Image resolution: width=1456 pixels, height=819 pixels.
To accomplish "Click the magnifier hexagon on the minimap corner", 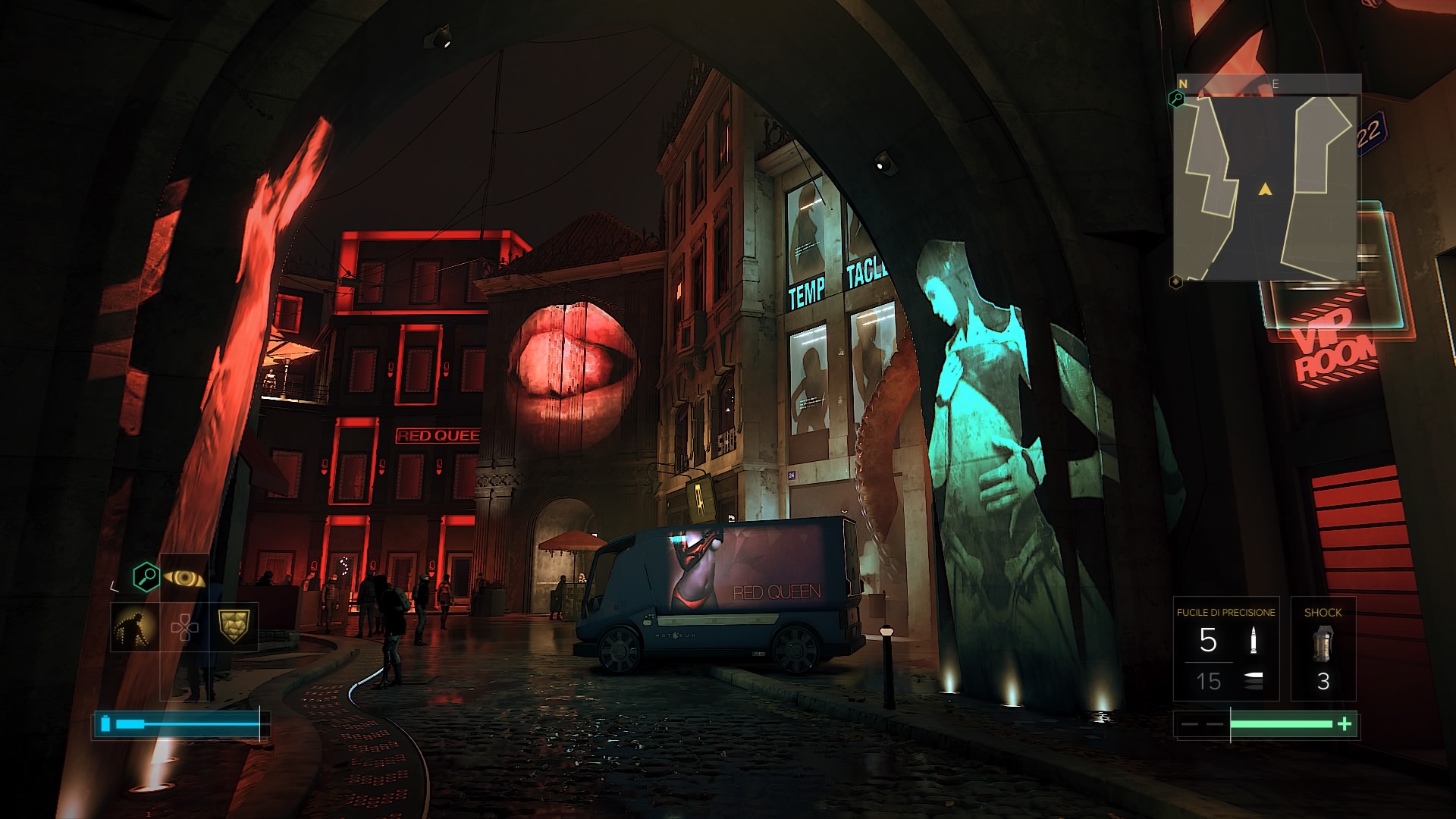I will (1176, 99).
